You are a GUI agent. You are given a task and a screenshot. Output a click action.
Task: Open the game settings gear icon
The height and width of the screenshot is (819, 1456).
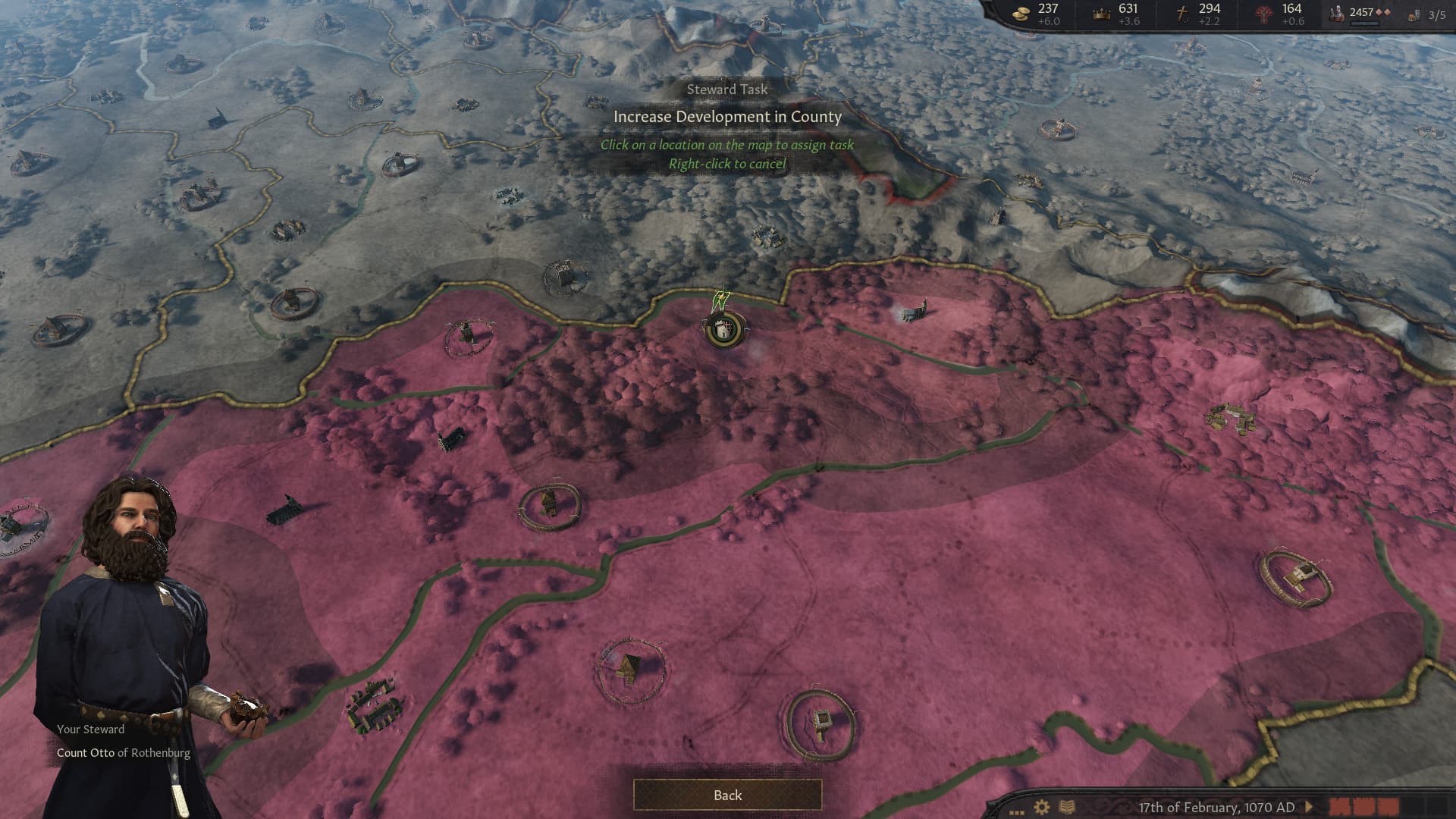click(1041, 805)
